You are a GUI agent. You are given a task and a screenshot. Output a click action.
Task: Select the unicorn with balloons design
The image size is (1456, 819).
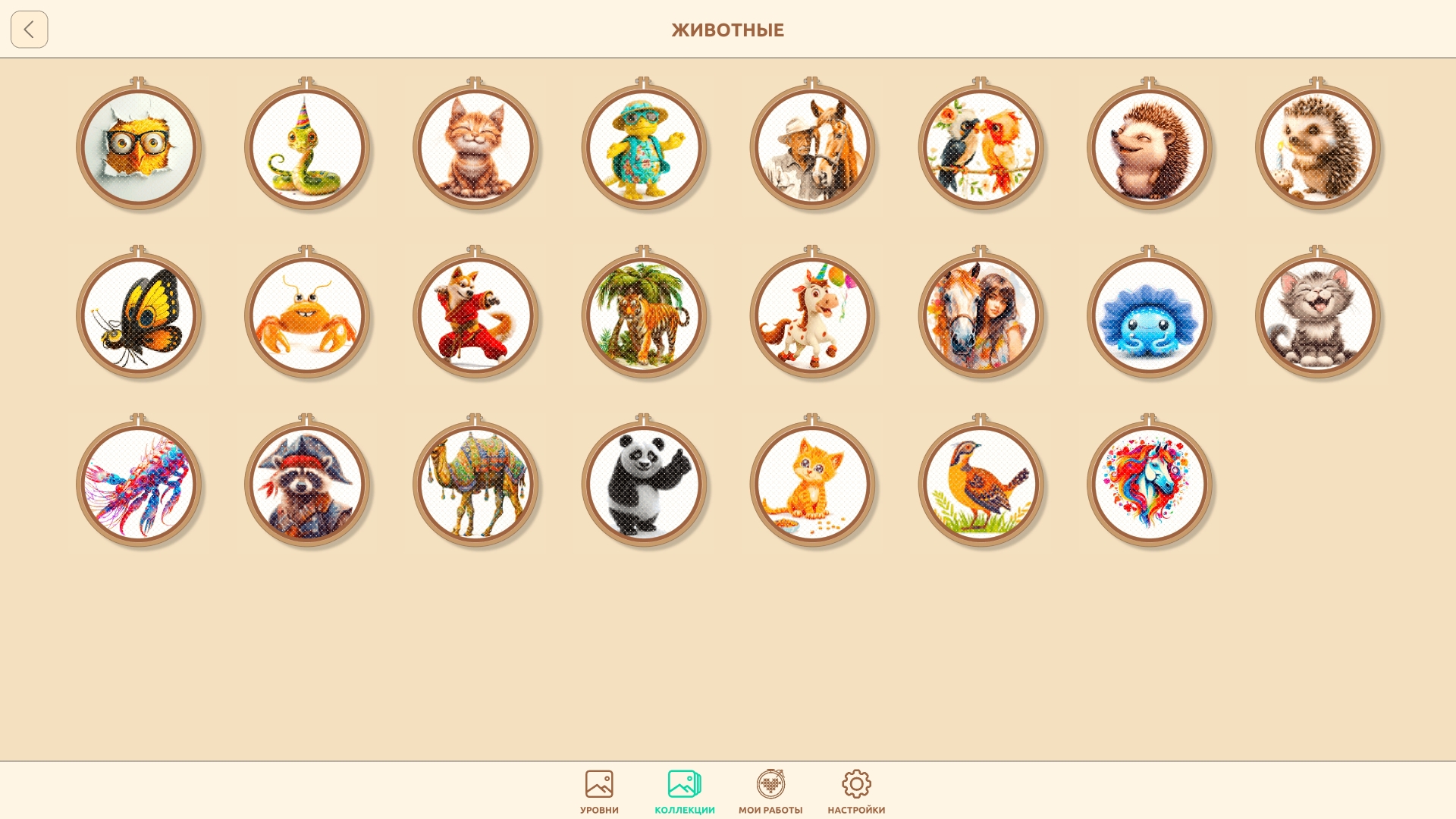(x=813, y=316)
